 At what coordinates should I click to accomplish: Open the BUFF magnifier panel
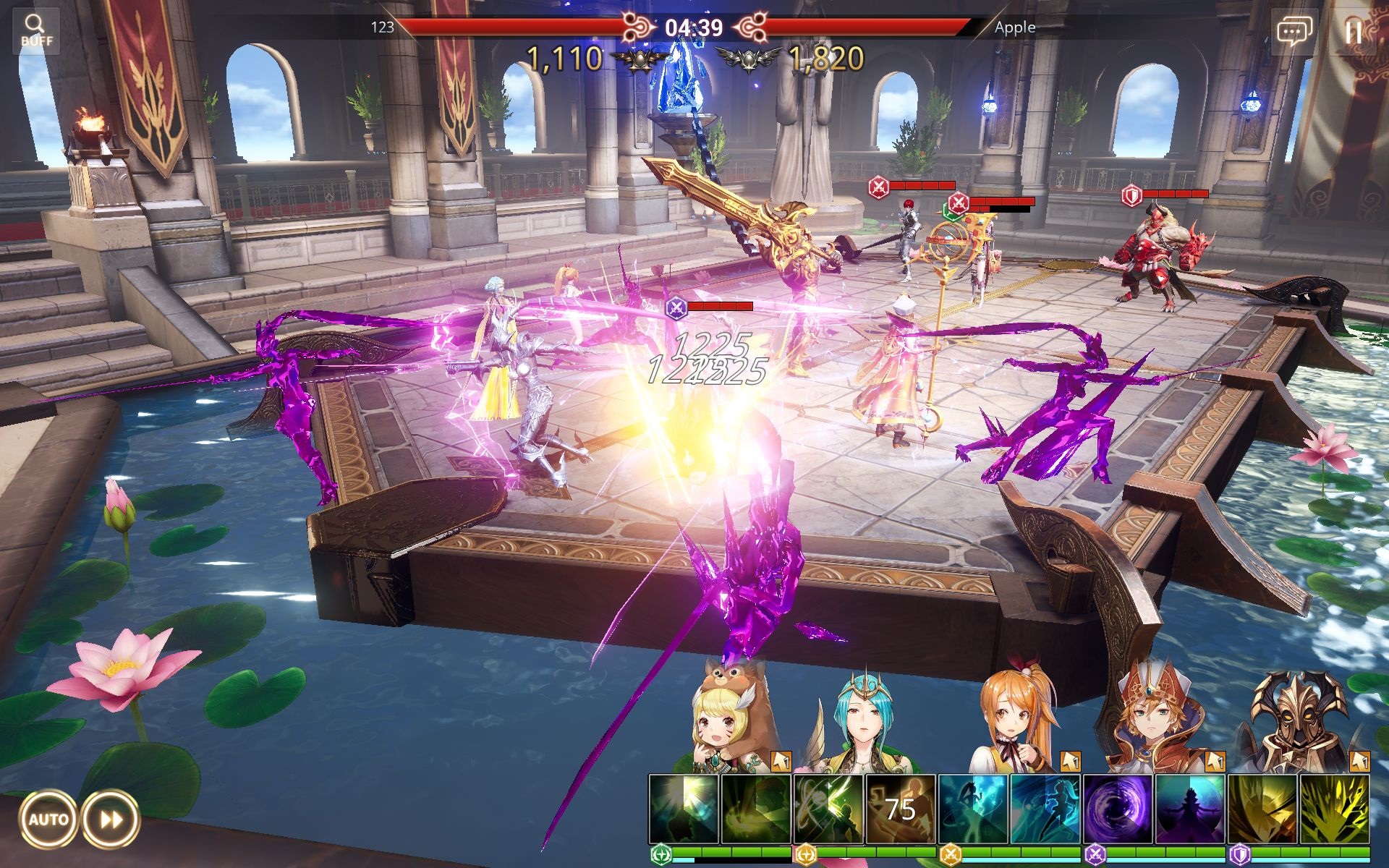coord(35,30)
